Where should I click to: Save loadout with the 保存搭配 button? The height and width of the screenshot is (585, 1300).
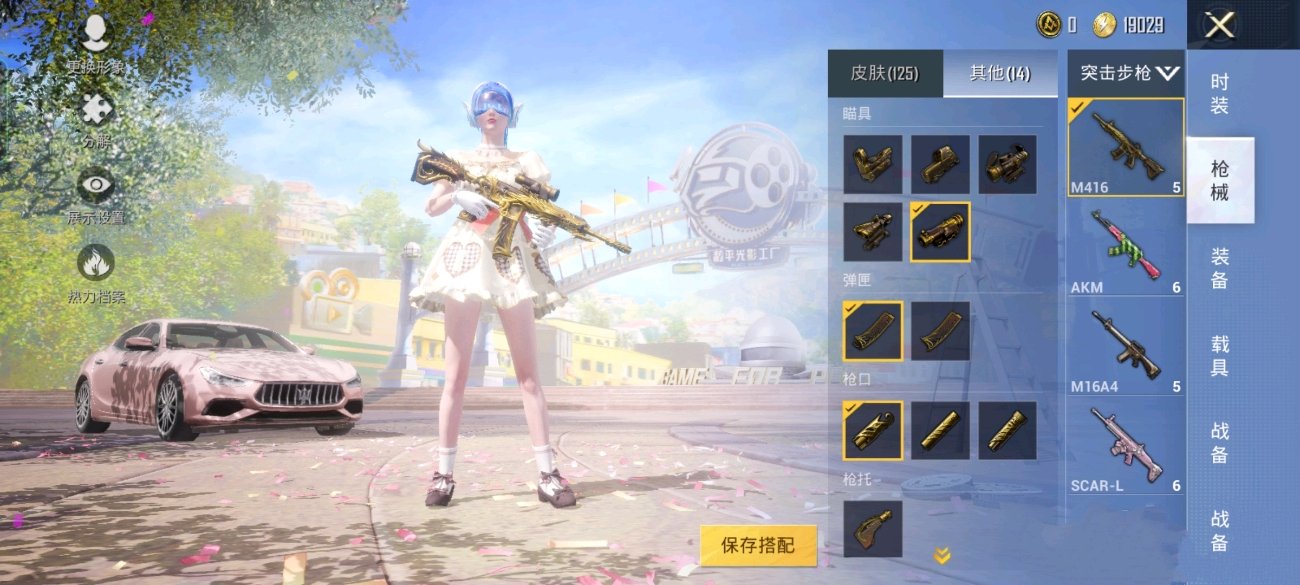(758, 545)
